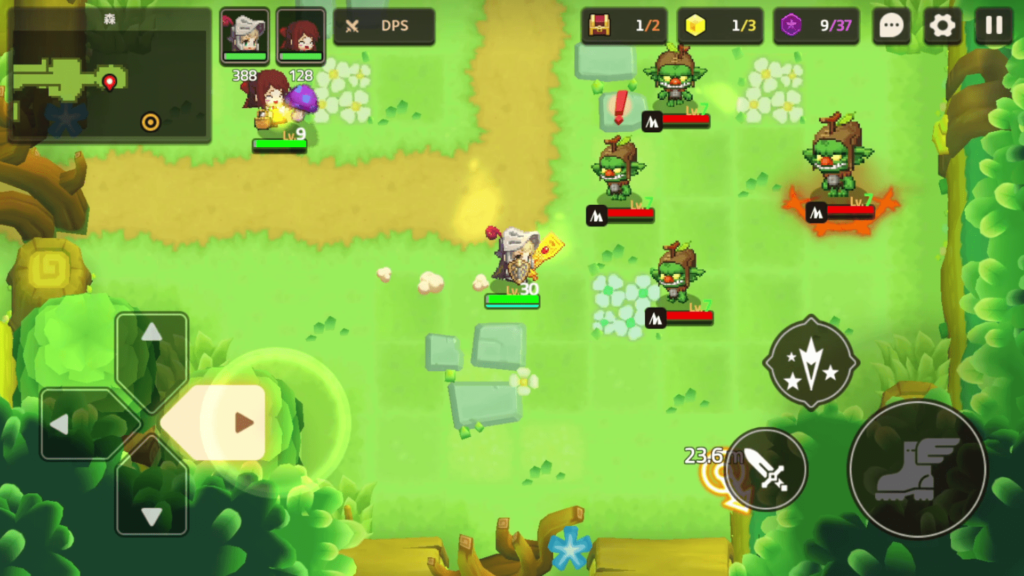Viewport: 1024px width, 576px height.
Task: Dash with the winged boot button
Action: point(917,469)
